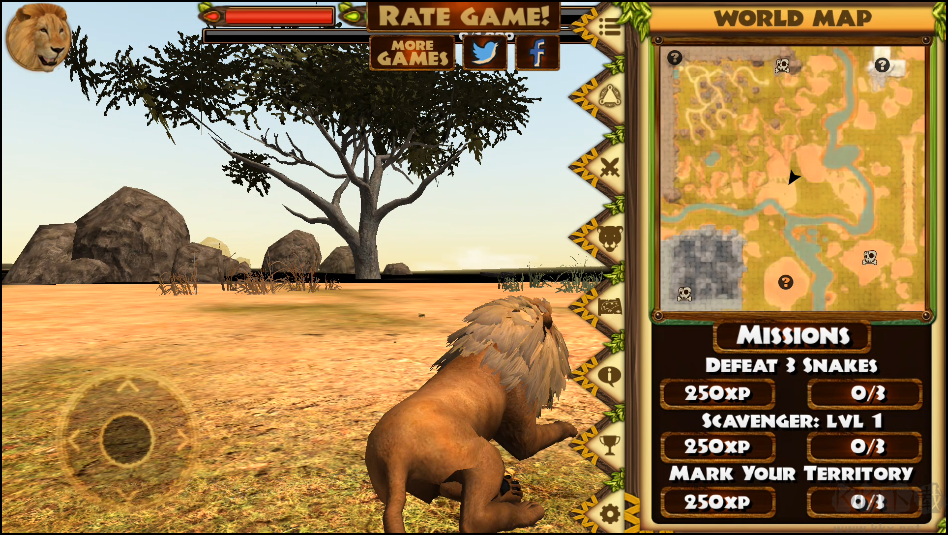948x535 pixels.
Task: Share via the Twitter bird button
Action: coord(485,52)
